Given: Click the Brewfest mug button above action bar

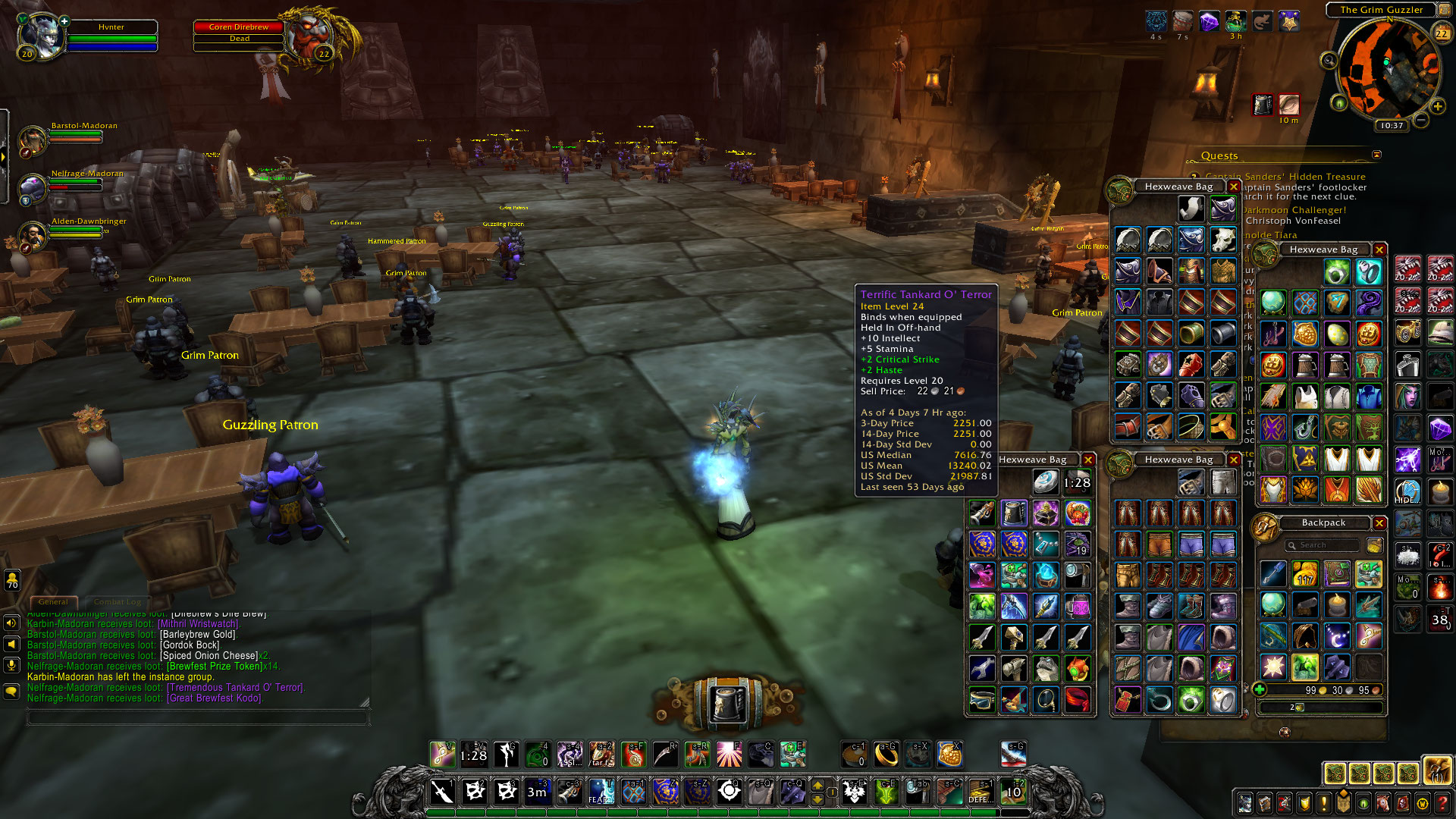Looking at the screenshot, I should pyautogui.click(x=726, y=702).
